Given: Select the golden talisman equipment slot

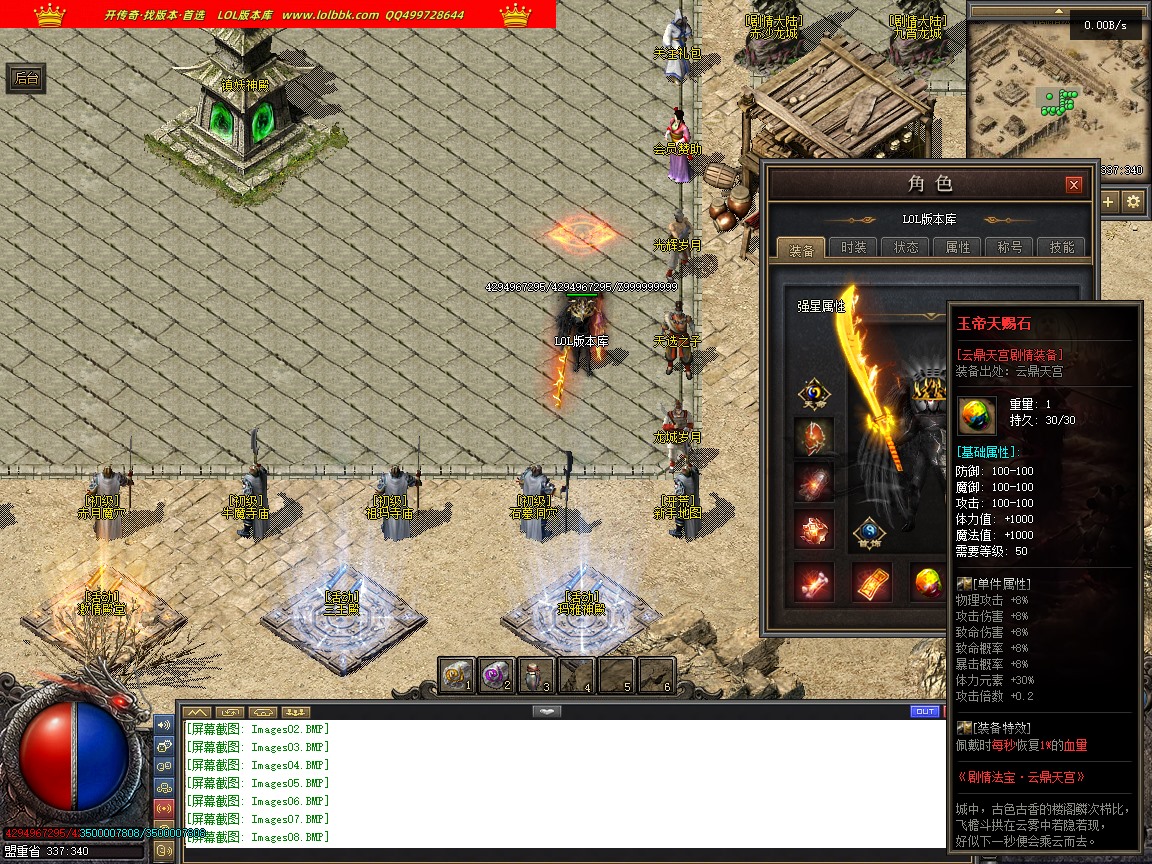Looking at the screenshot, I should (872, 583).
